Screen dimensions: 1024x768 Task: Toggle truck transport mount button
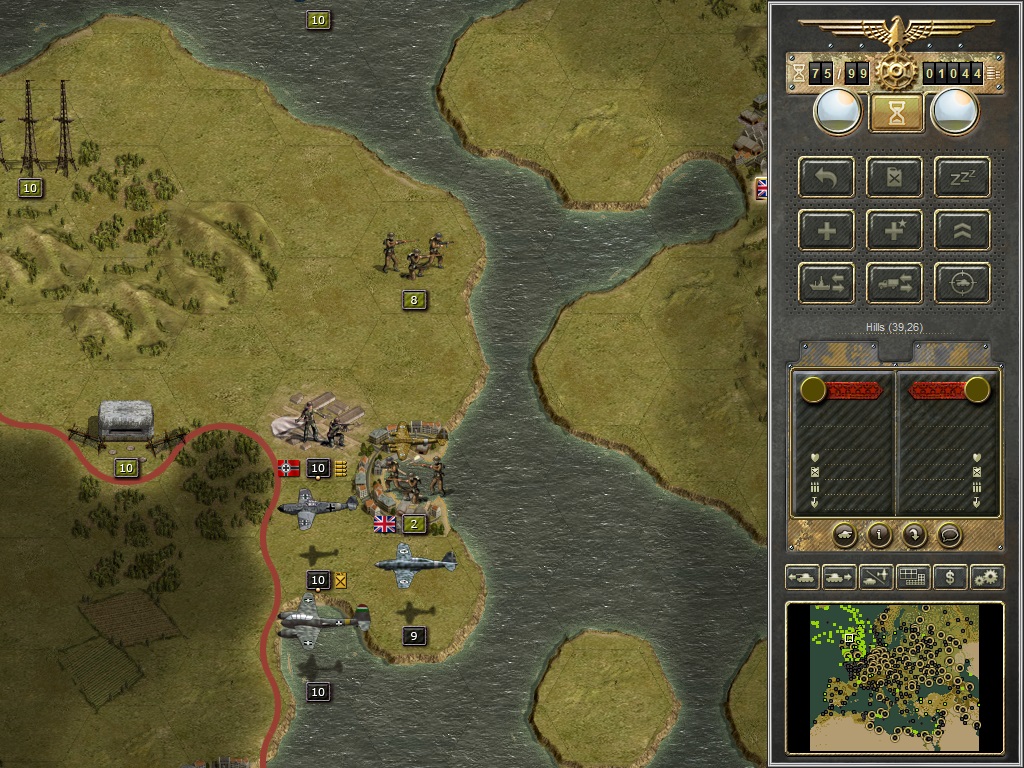click(895, 283)
